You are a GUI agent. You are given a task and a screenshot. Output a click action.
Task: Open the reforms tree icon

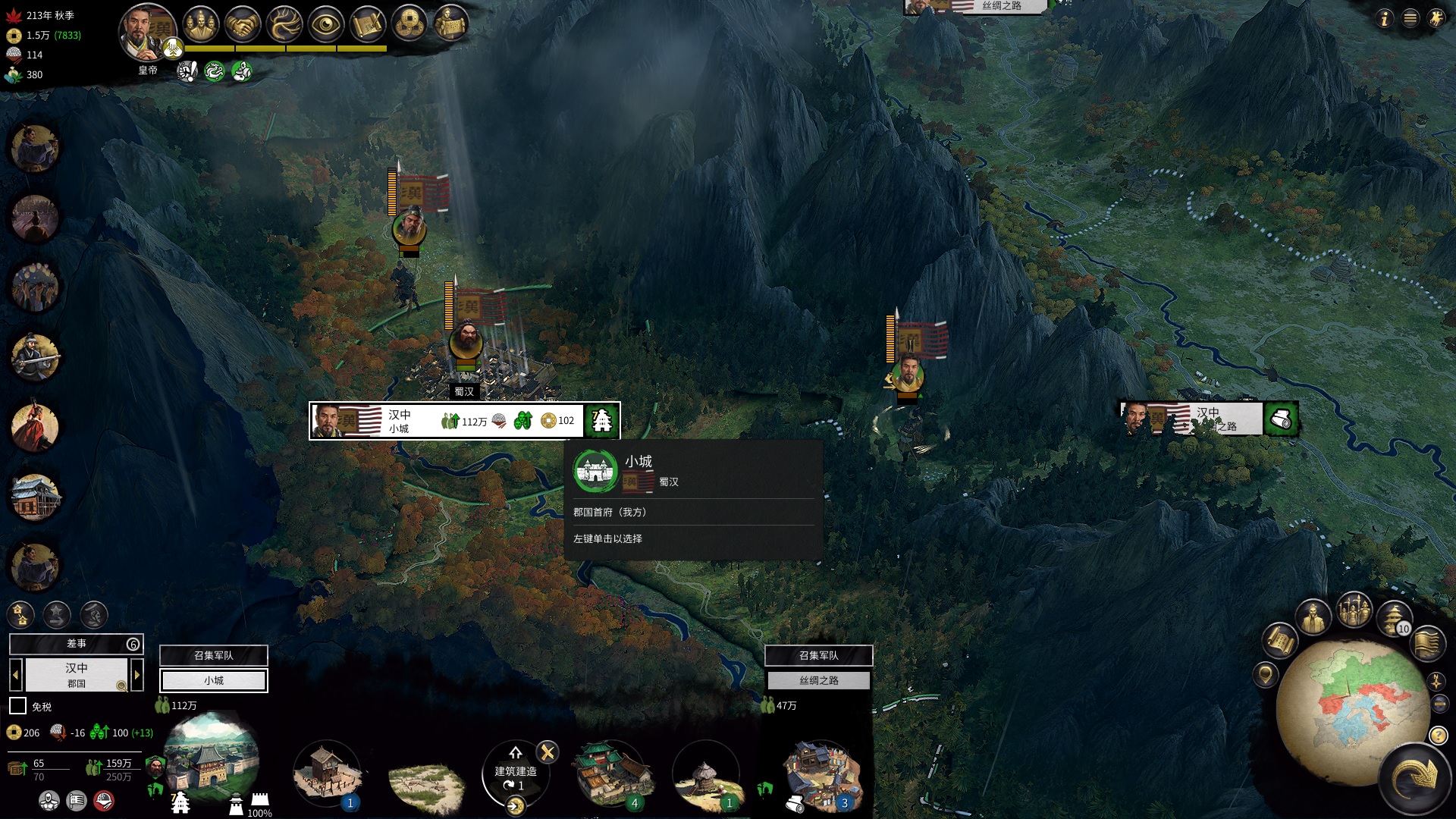click(284, 25)
